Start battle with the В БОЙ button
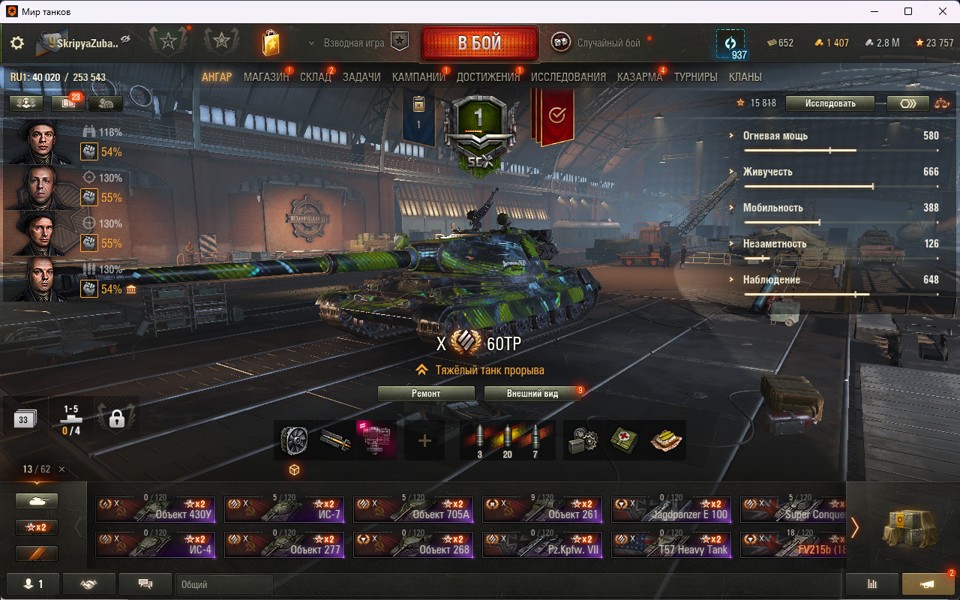Image resolution: width=960 pixels, height=600 pixels. tap(480, 44)
